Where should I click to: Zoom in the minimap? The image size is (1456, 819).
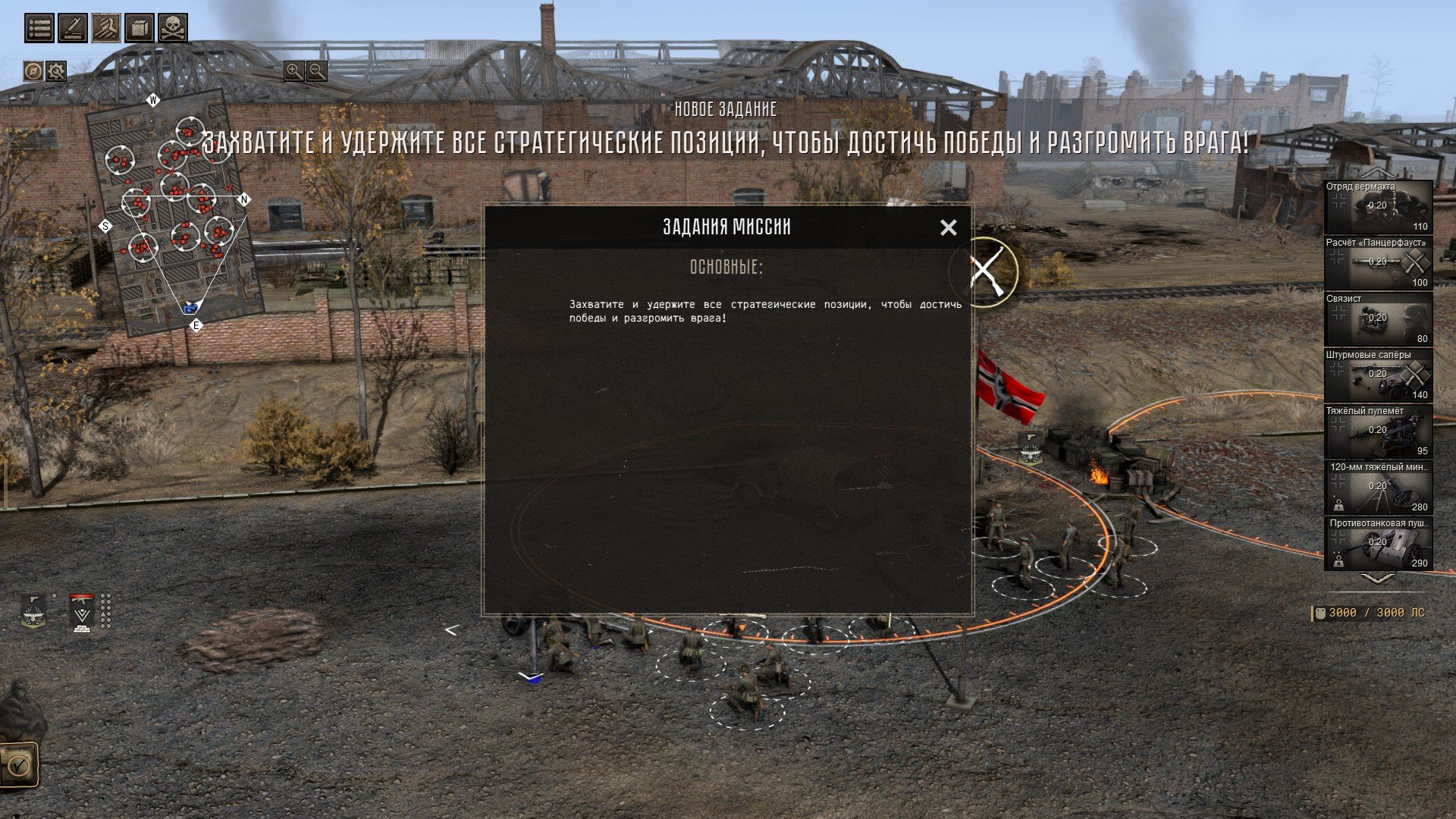pyautogui.click(x=293, y=71)
